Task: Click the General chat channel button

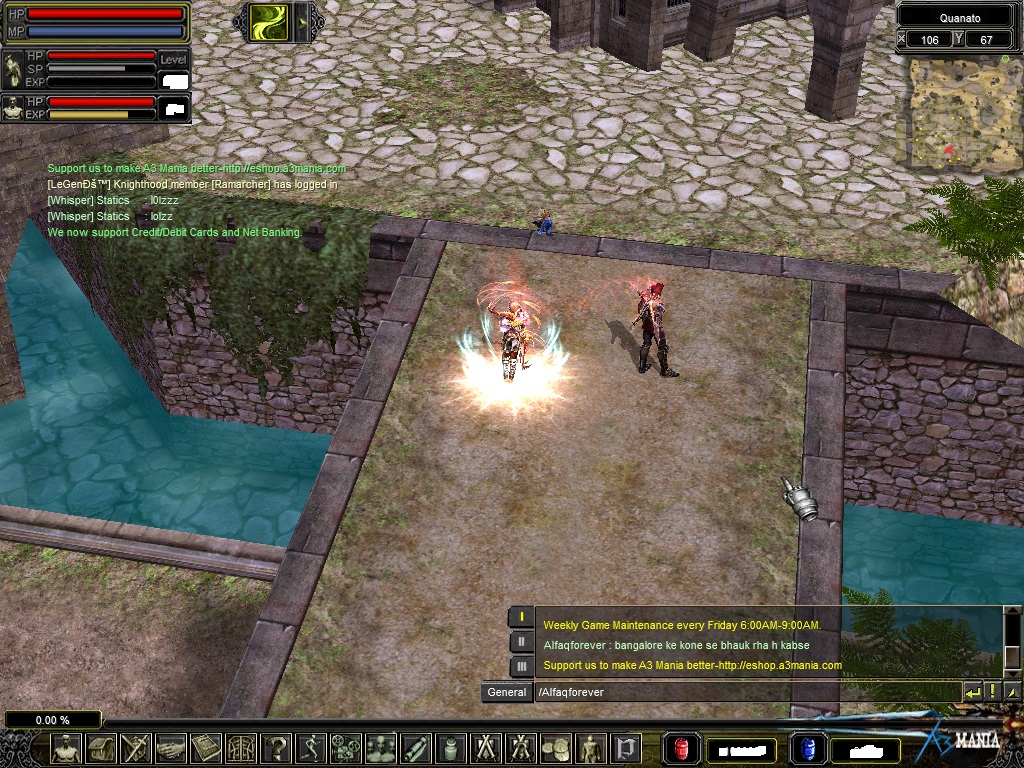Action: (x=506, y=692)
